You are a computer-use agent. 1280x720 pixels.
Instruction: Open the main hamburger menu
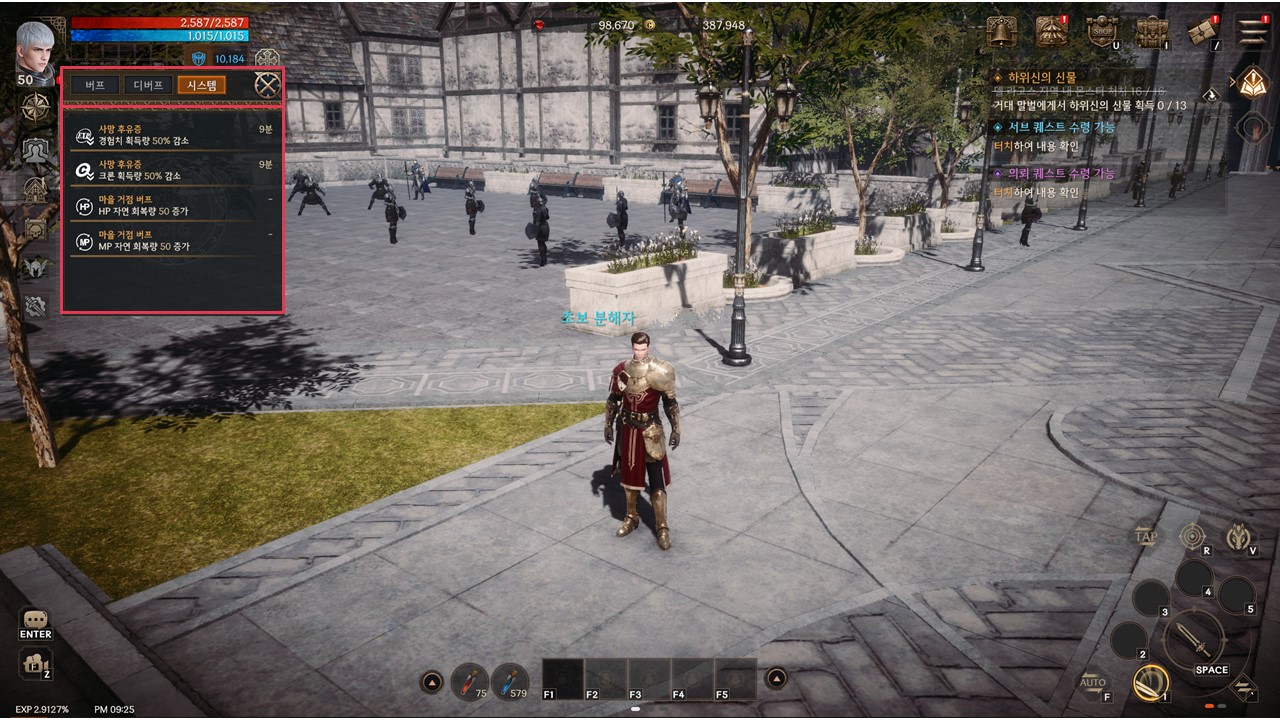point(1252,32)
